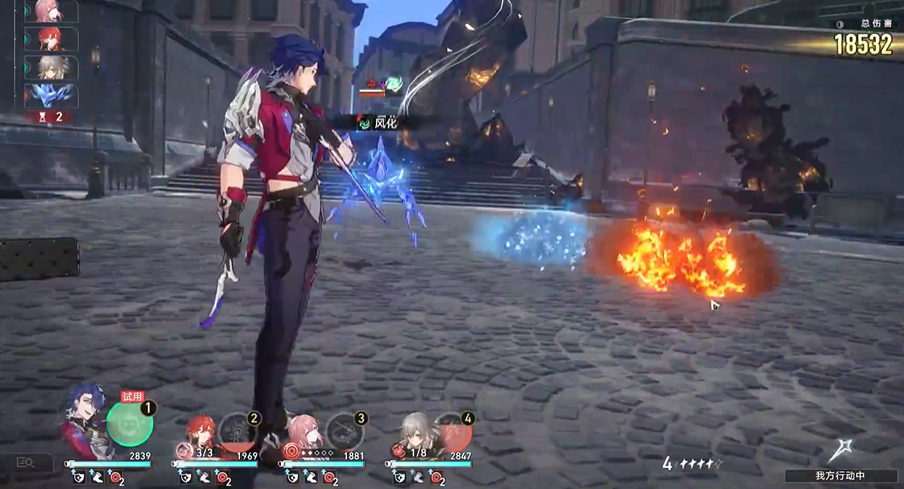Inspect the grey-haired character in turn order
This screenshot has width=904, height=489.
(50, 67)
